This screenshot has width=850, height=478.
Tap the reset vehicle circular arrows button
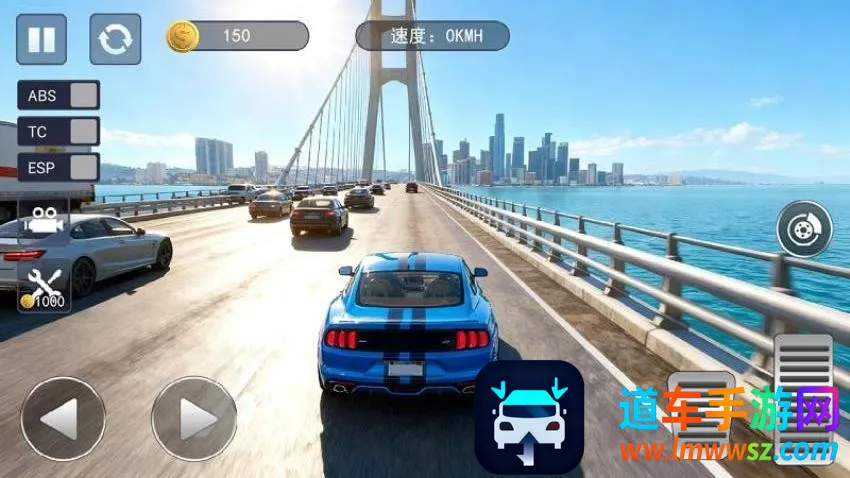click(x=115, y=39)
